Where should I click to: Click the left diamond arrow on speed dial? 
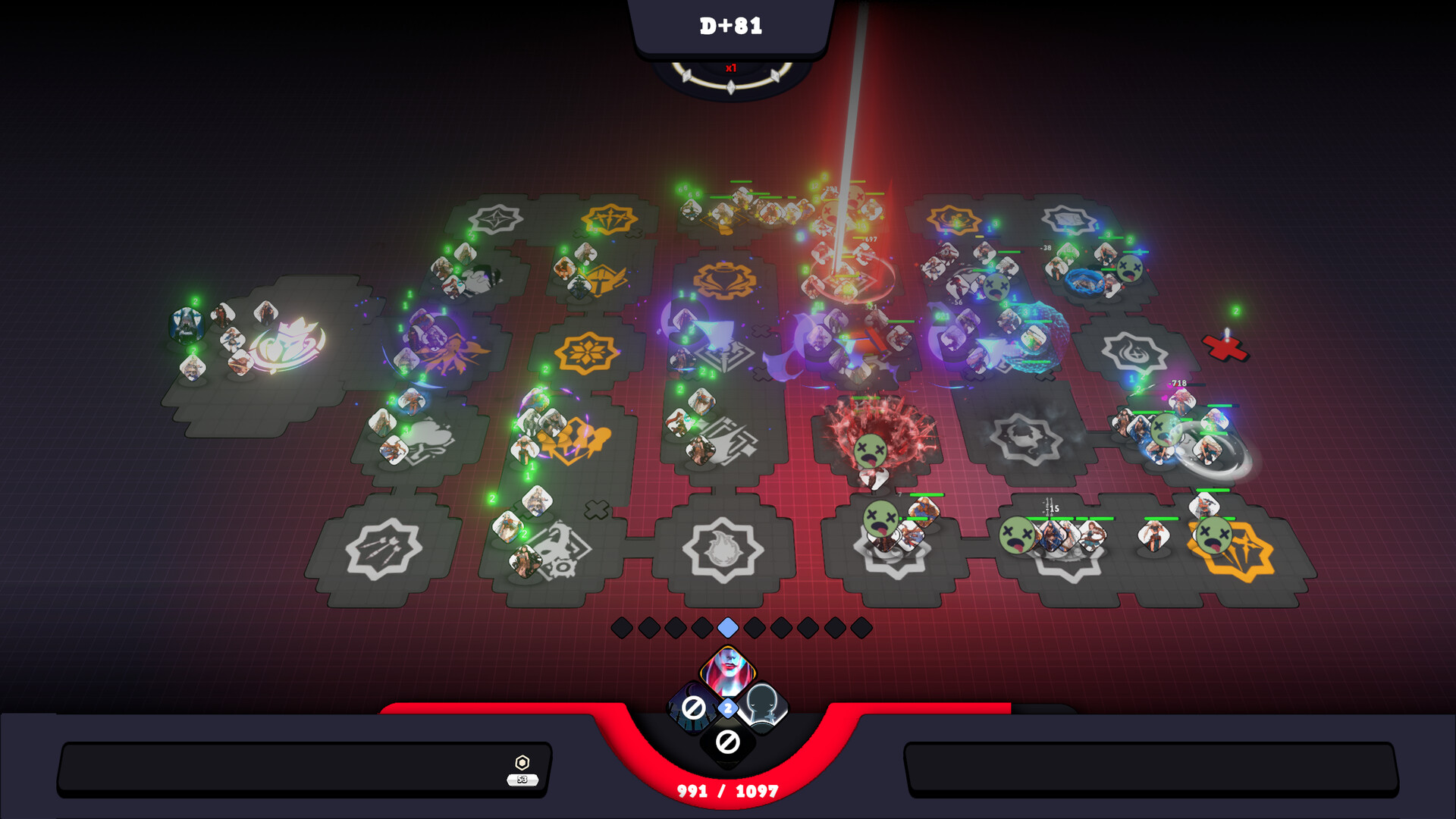687,76
